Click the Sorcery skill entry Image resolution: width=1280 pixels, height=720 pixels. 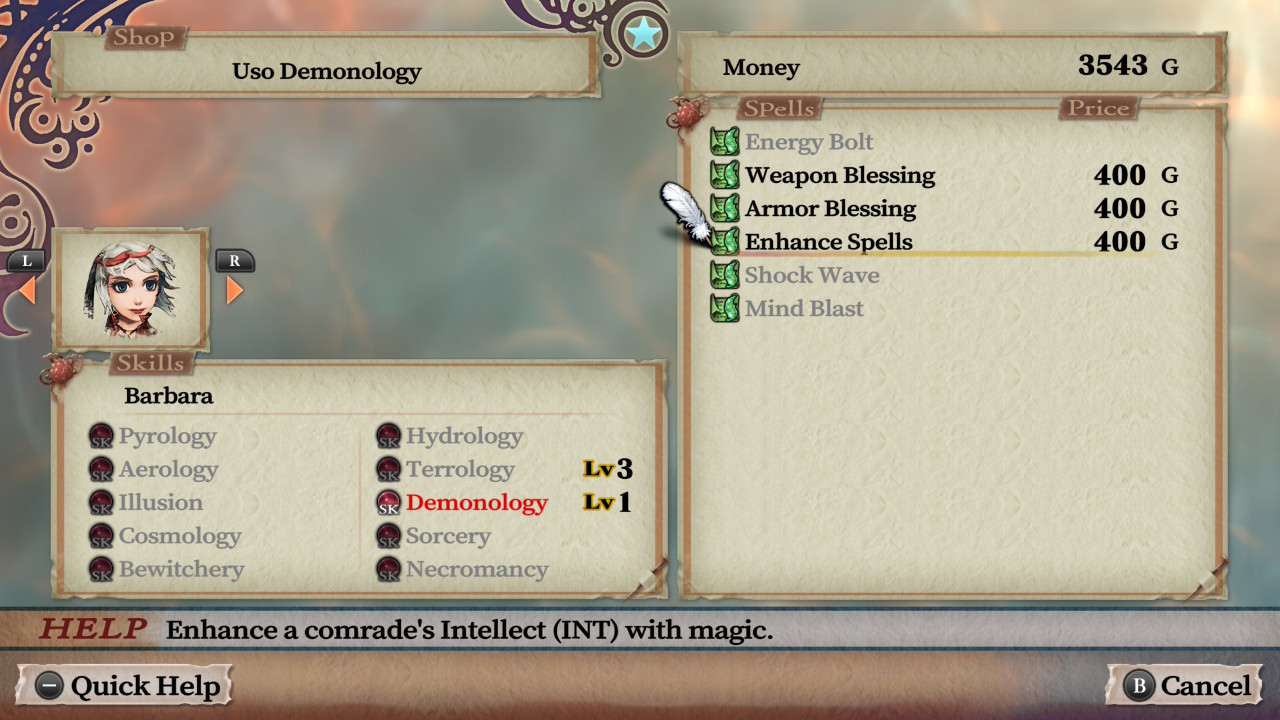[x=448, y=536]
